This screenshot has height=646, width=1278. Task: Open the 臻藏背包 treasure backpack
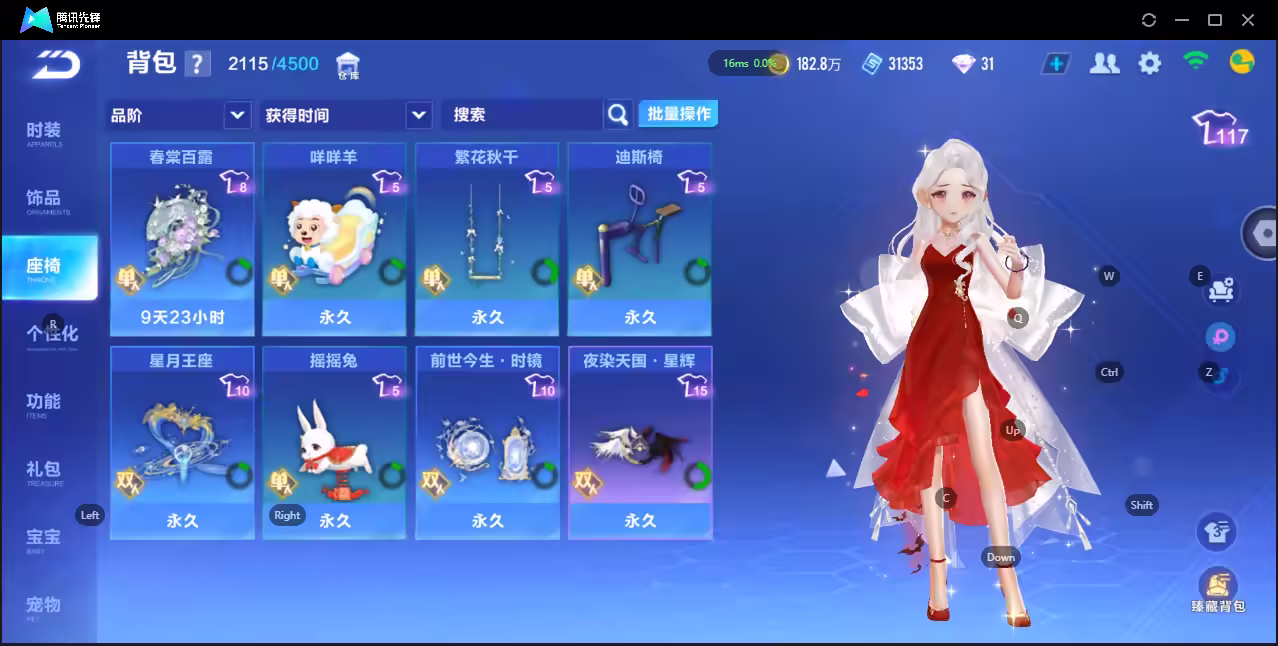point(1217,588)
